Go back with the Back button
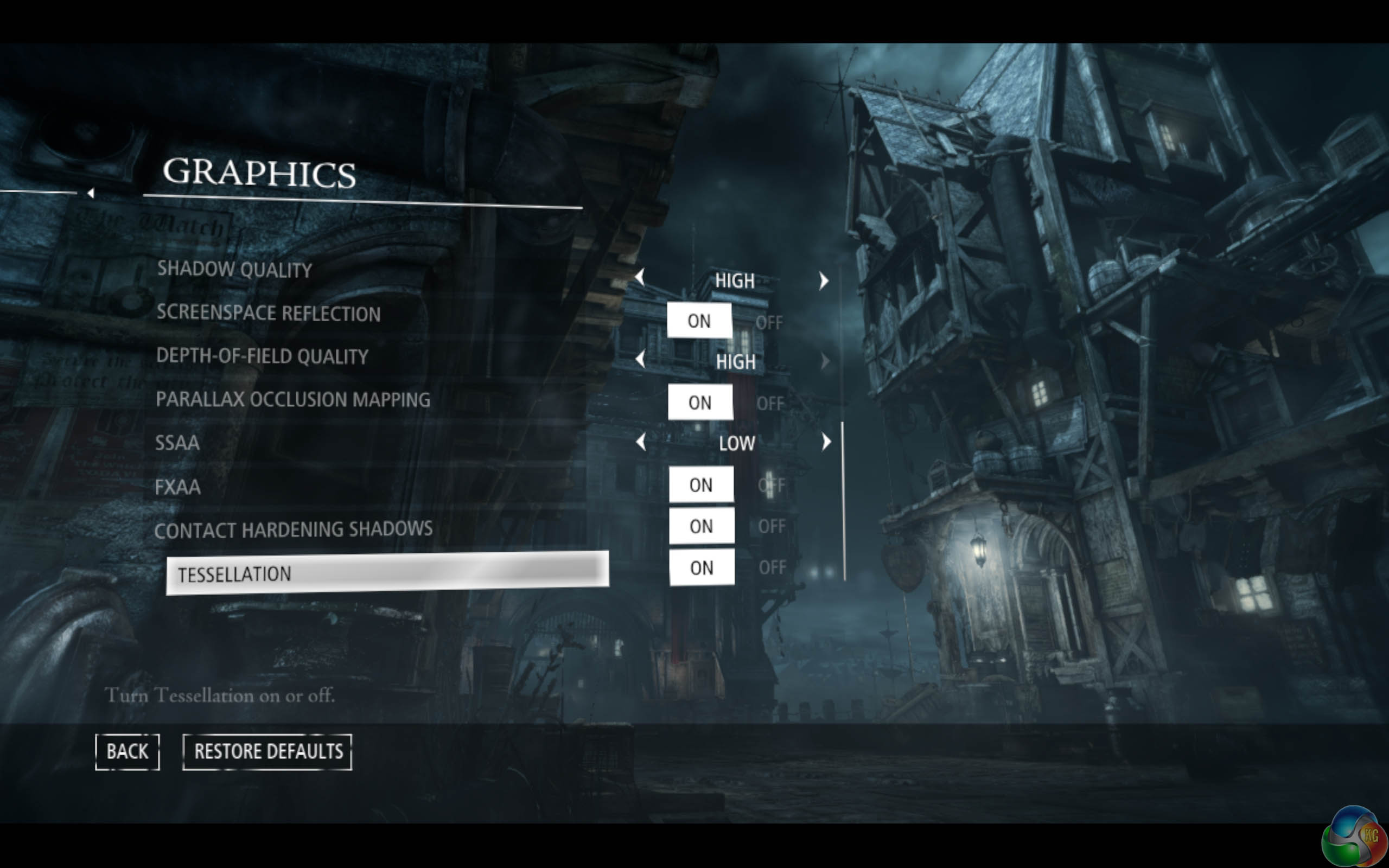Viewport: 1389px width, 868px height. pyautogui.click(x=127, y=751)
